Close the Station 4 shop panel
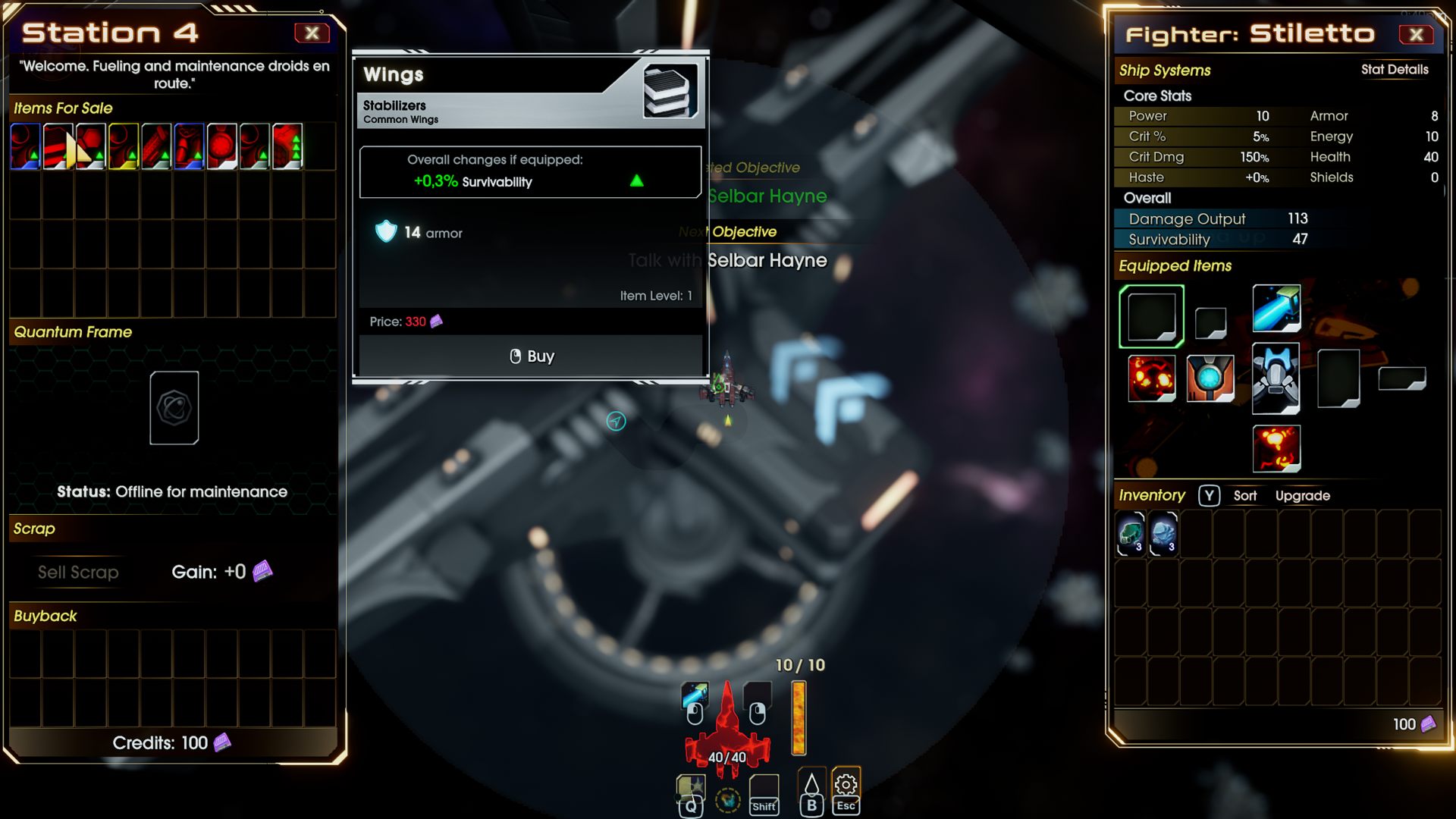 click(x=312, y=33)
